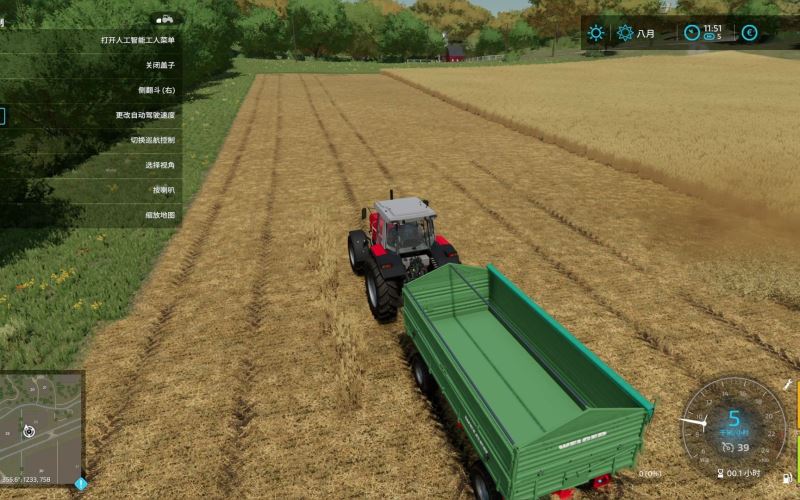
Task: Click the '按喇叭' horn entry
Action: point(163,190)
